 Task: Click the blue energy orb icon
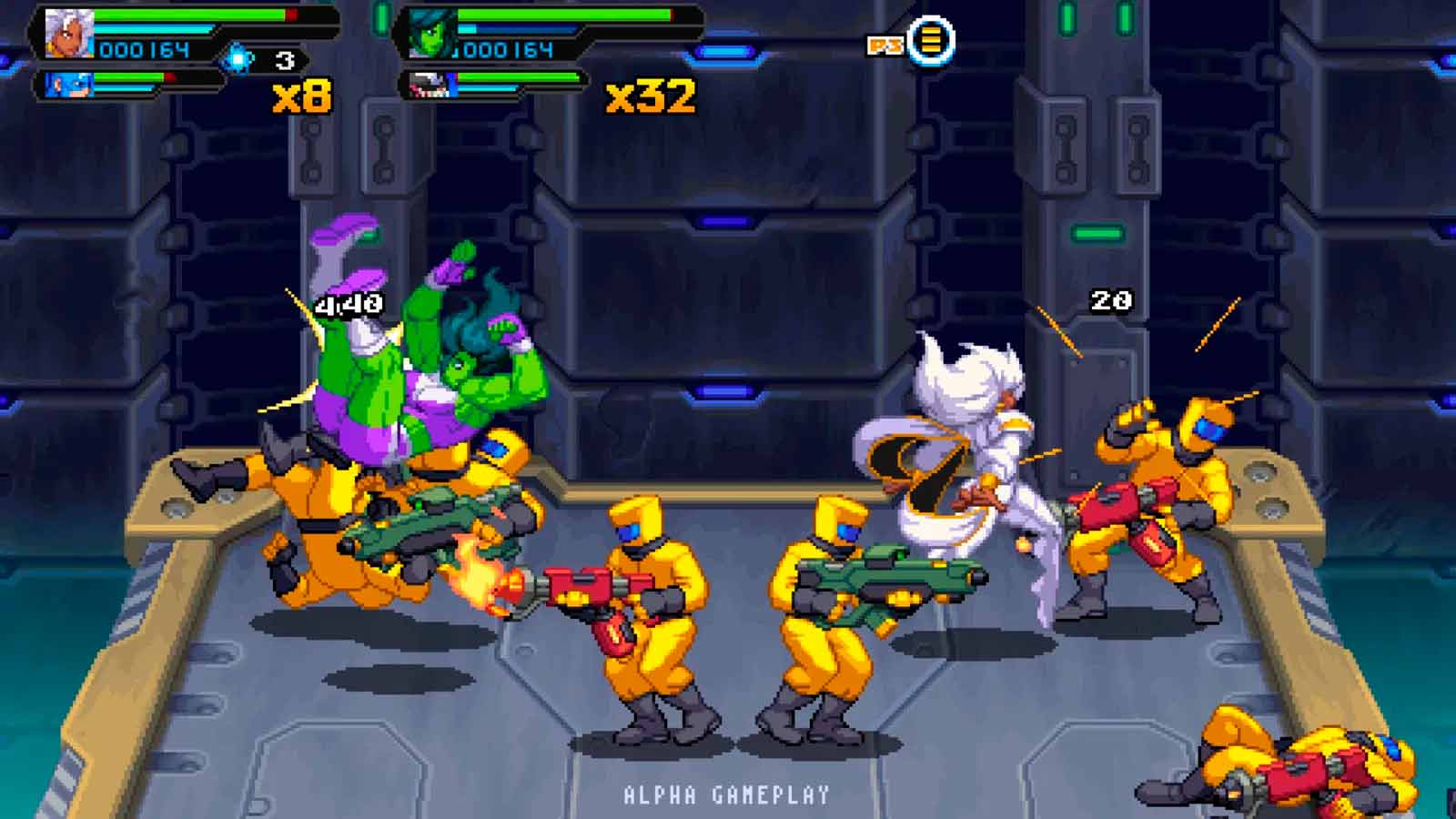[x=239, y=59]
